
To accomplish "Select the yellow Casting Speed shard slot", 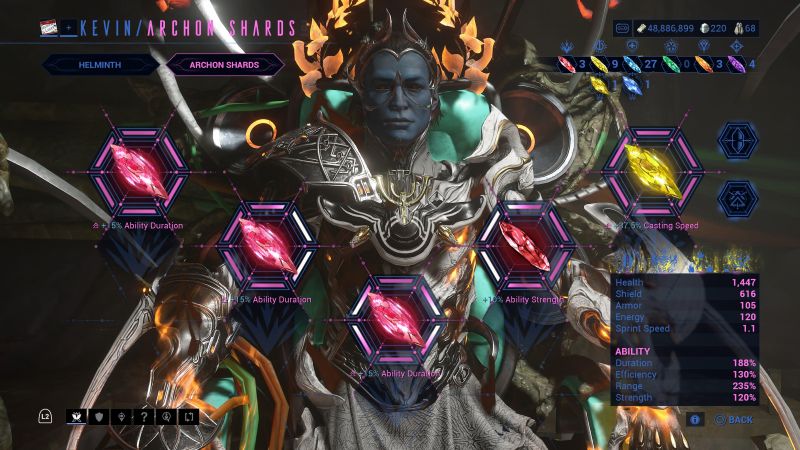I will (654, 172).
